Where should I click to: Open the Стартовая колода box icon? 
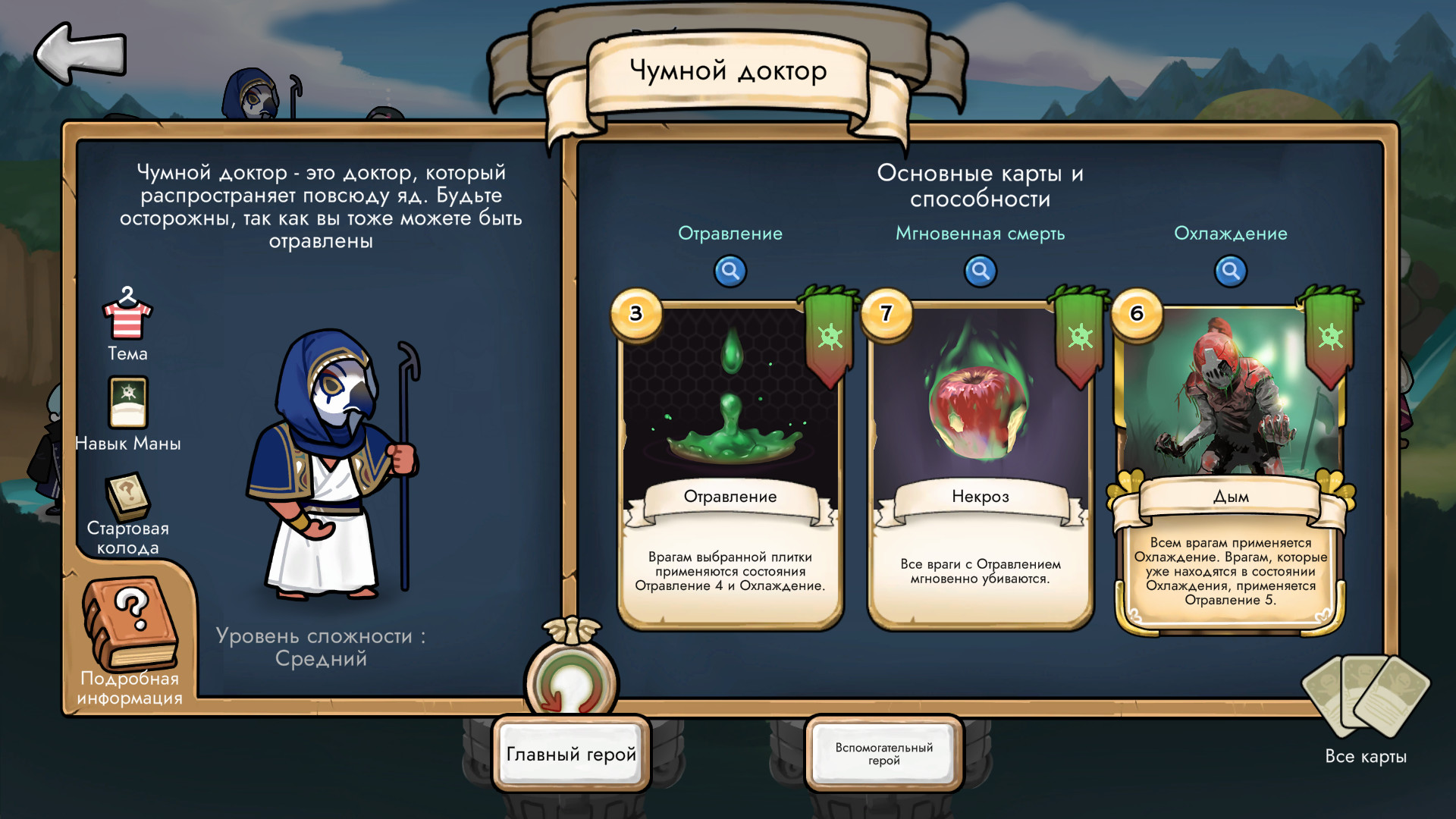[128, 497]
